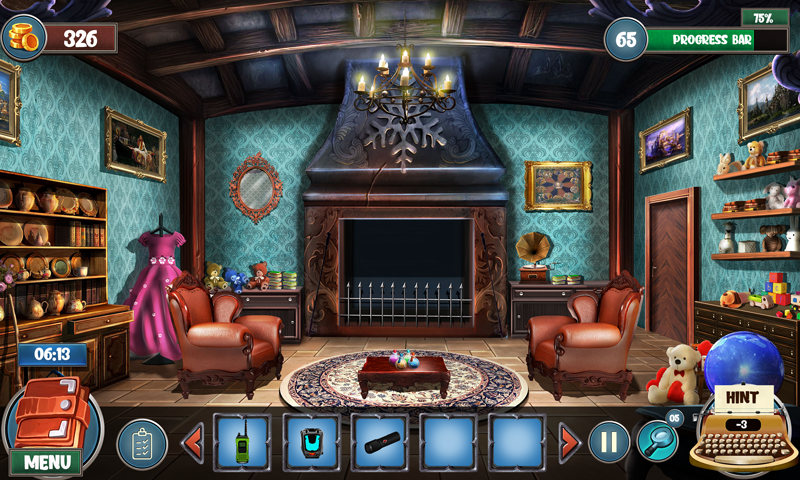The width and height of the screenshot is (800, 480).
Task: Pause the game
Action: coord(608,442)
